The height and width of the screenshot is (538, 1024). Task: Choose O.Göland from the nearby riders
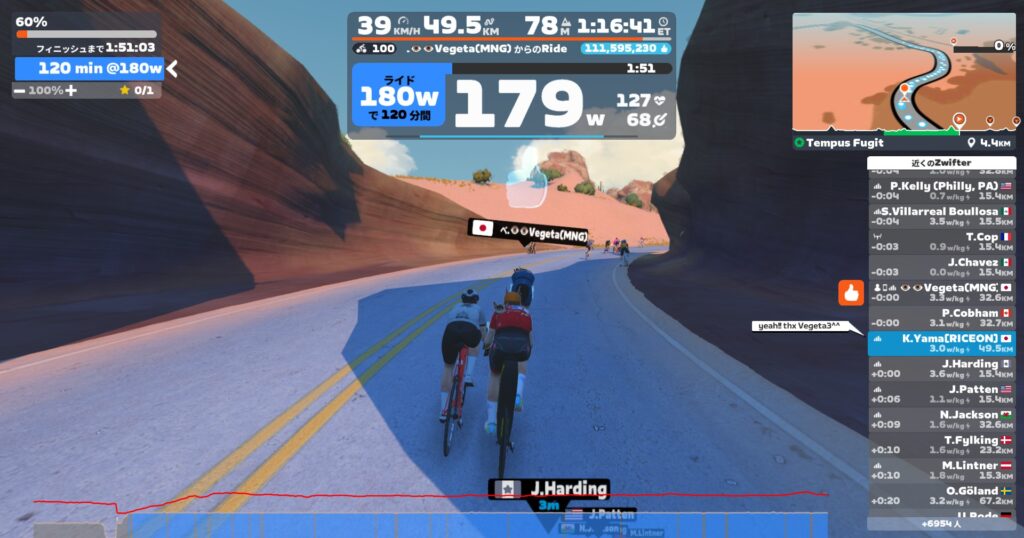coord(941,495)
